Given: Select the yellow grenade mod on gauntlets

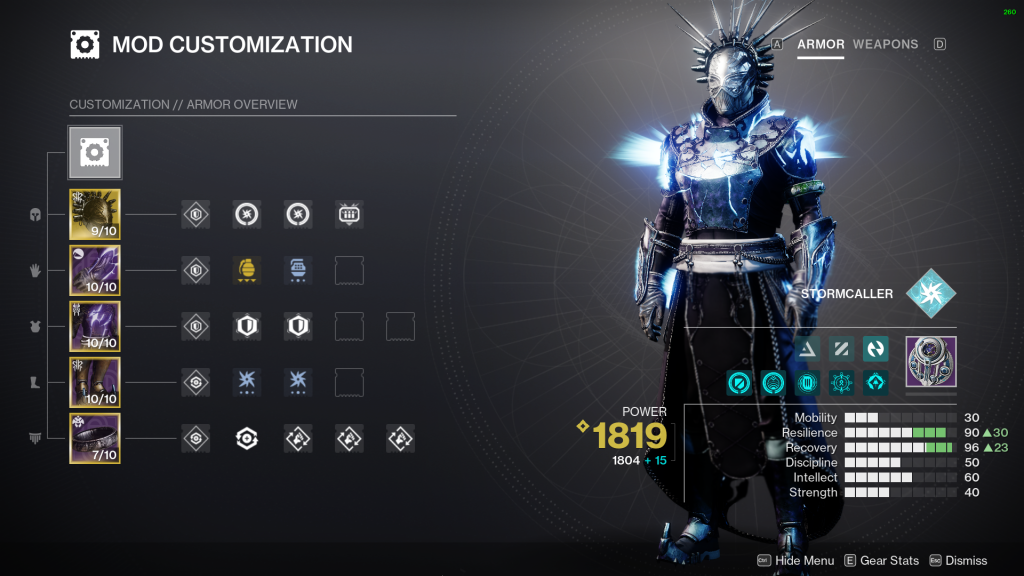Looking at the screenshot, I should click(x=247, y=270).
